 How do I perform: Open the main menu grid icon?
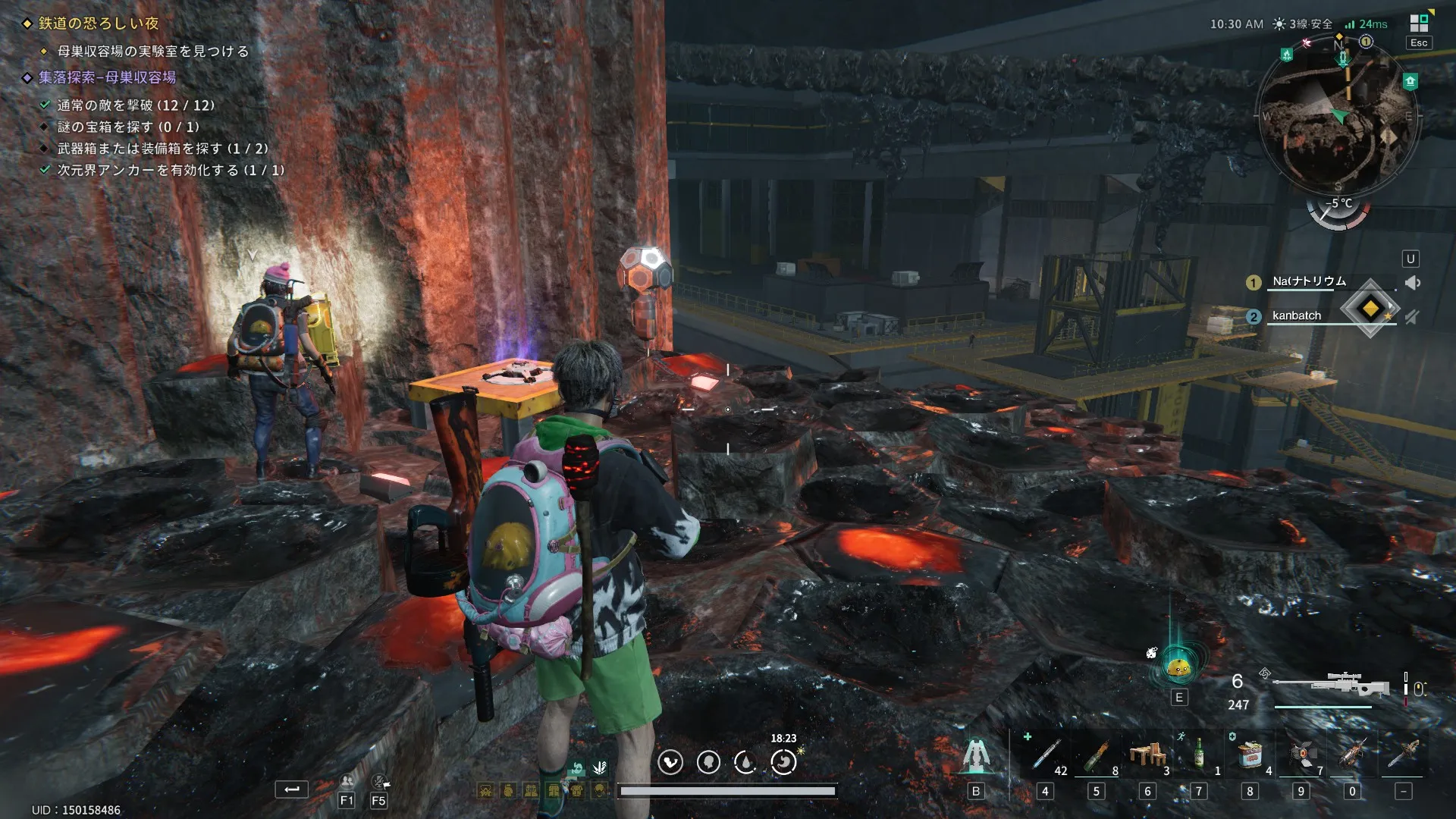coord(1419,24)
